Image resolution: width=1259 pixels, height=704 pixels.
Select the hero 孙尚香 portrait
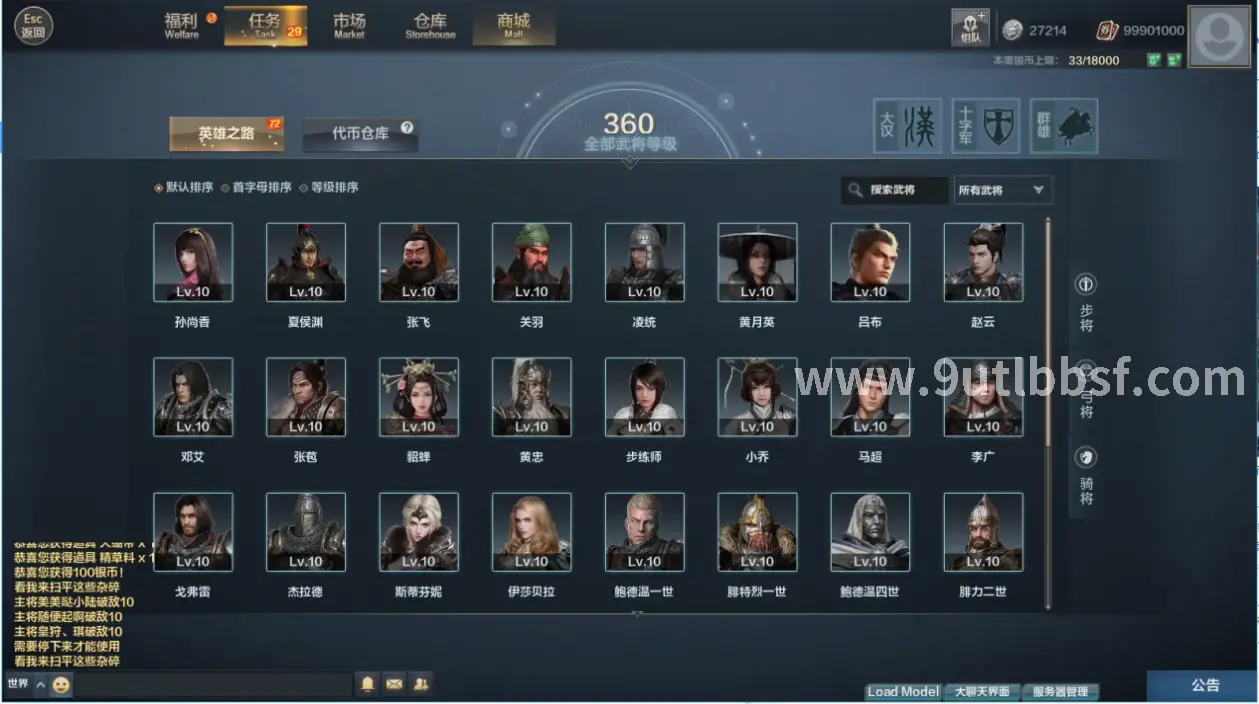193,262
